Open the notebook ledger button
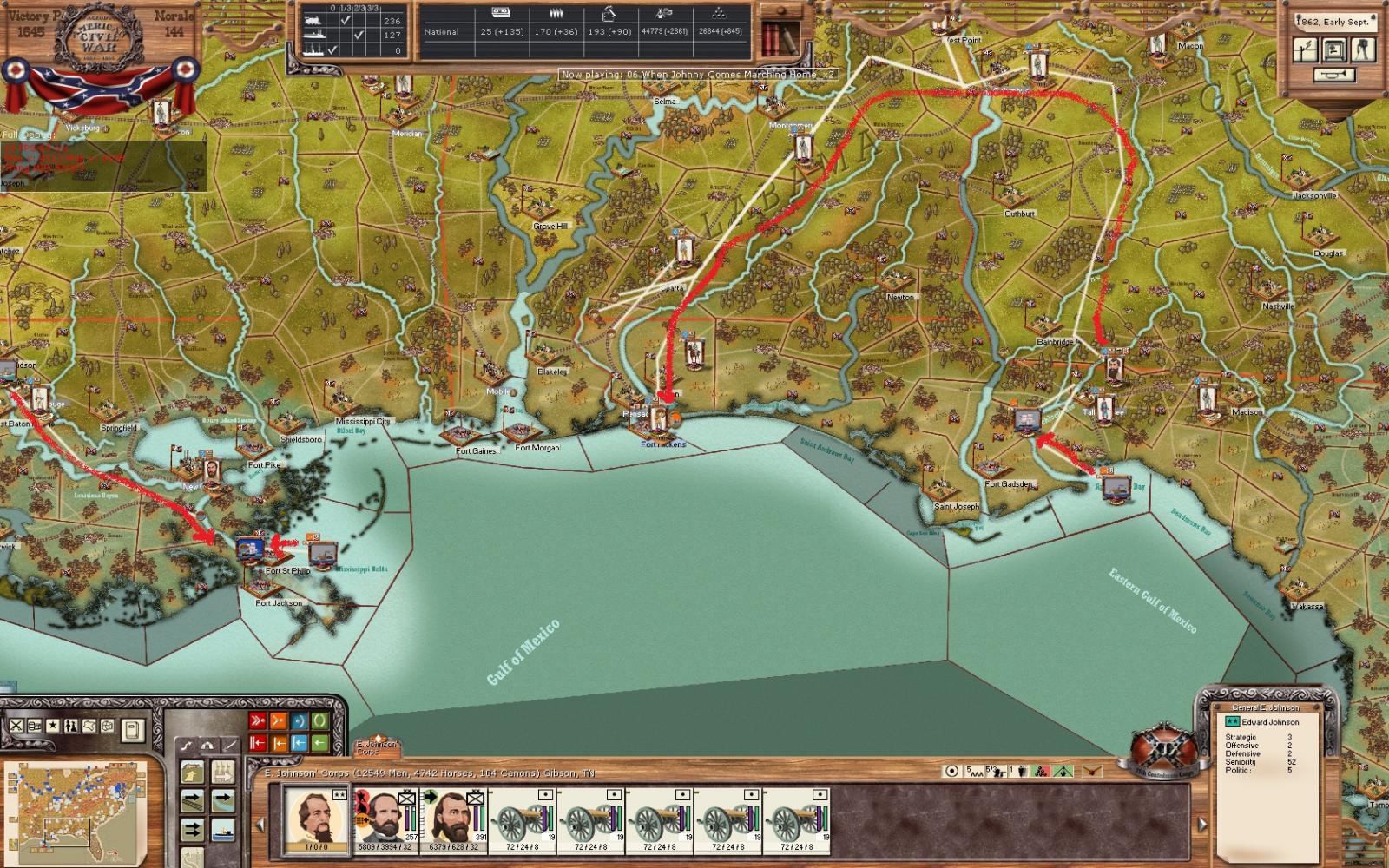Viewport: 1389px width, 868px height. click(131, 729)
